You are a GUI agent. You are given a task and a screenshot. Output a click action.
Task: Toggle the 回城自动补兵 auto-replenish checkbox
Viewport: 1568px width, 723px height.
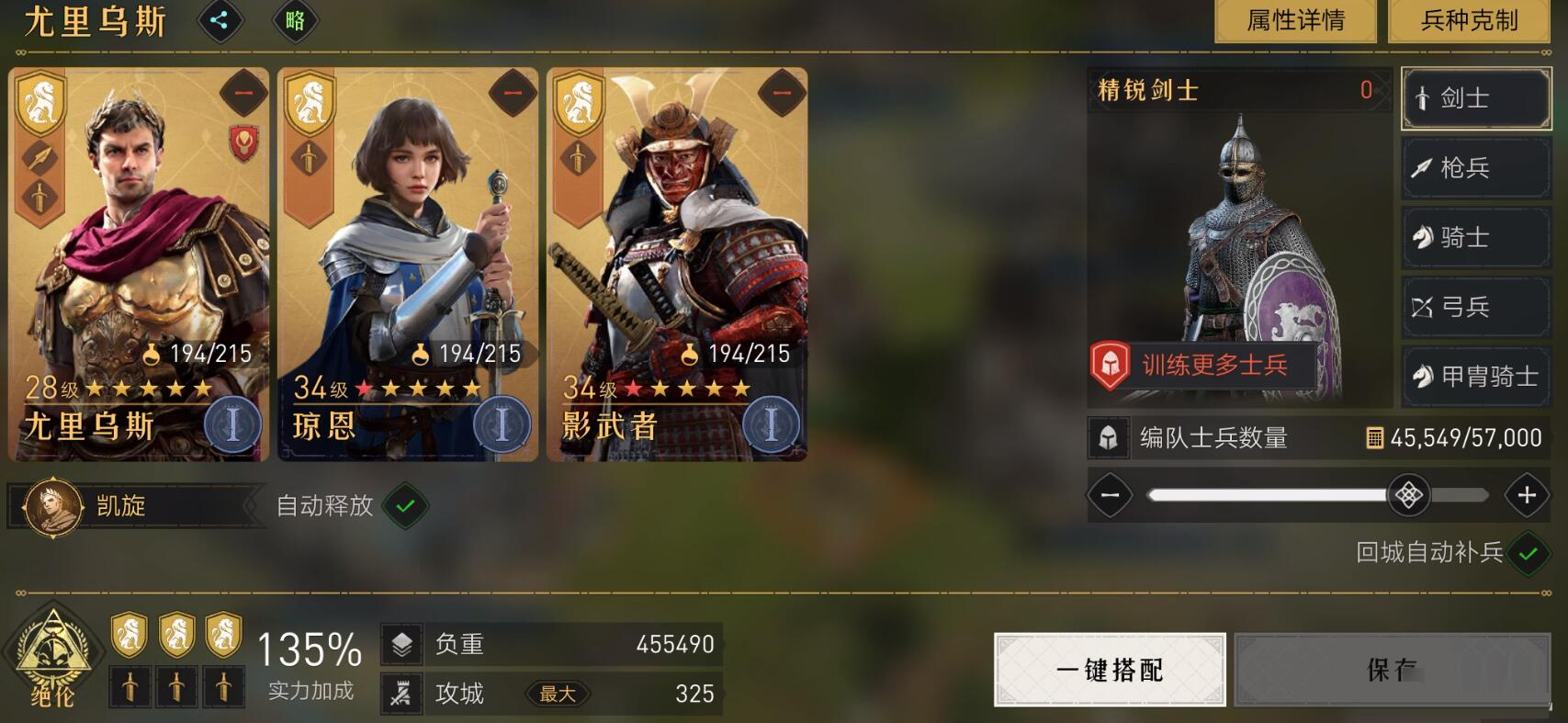click(x=1528, y=554)
